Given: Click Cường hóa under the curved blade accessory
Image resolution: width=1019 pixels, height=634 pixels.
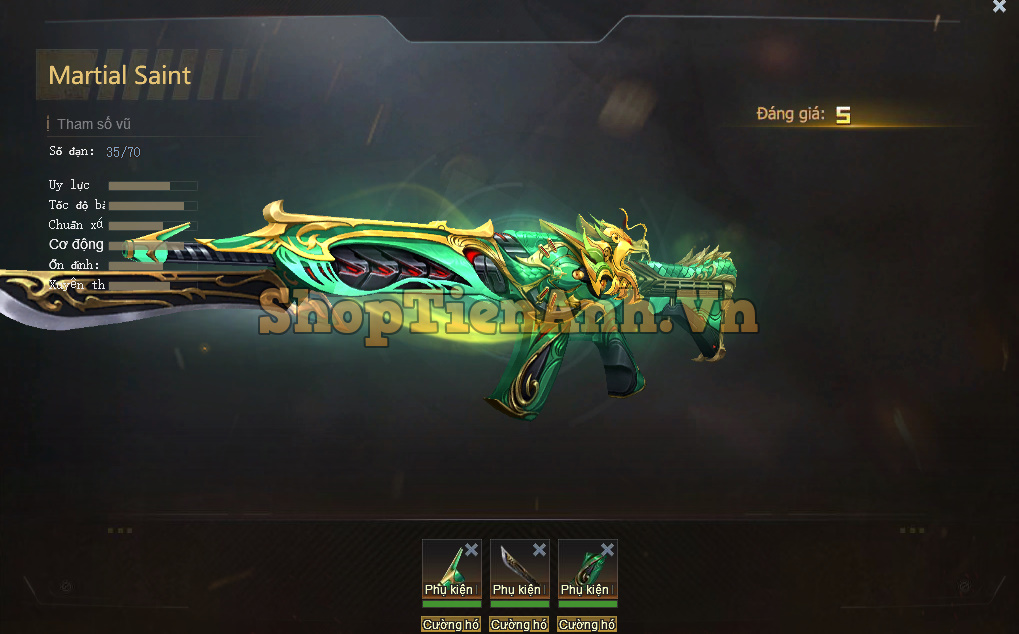Looking at the screenshot, I should pos(519,624).
